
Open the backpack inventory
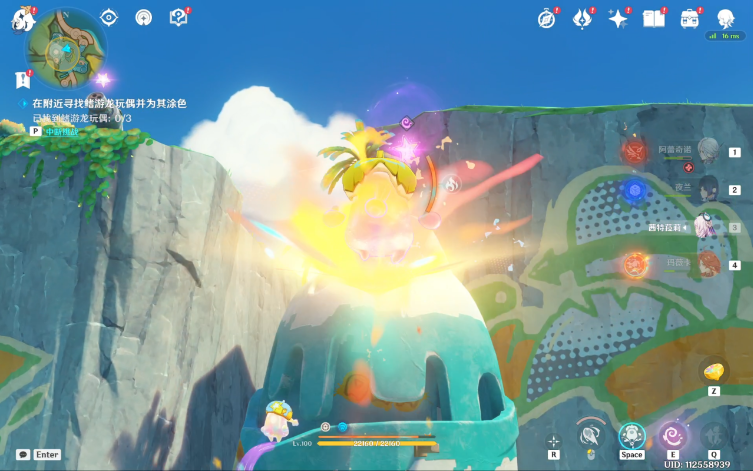pyautogui.click(x=689, y=19)
